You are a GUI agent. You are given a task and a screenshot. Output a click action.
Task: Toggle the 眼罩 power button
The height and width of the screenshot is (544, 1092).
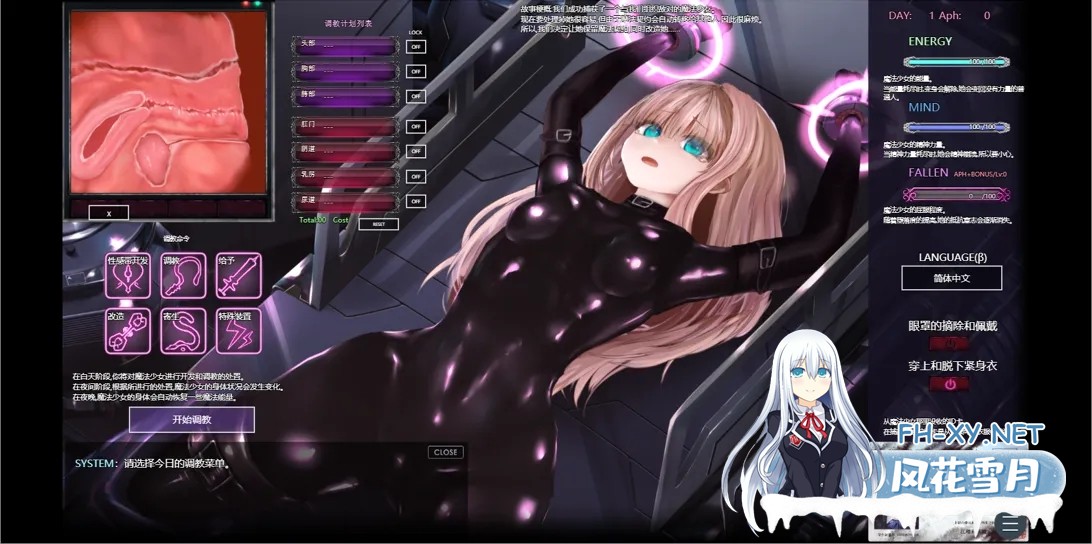[950, 343]
